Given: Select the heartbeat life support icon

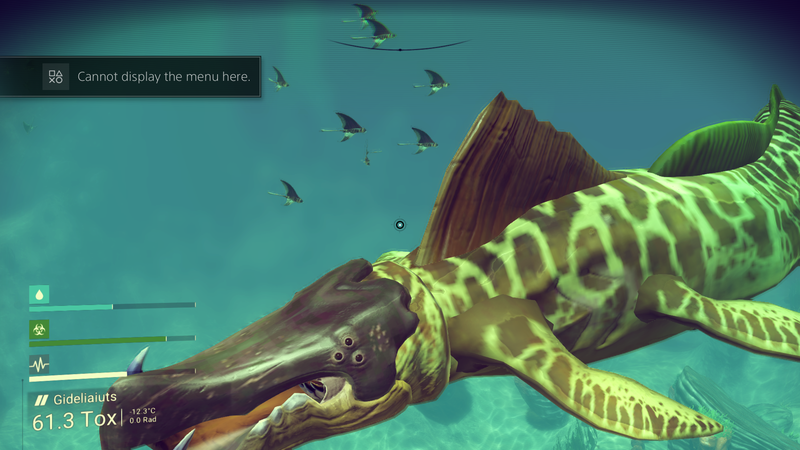Looking at the screenshot, I should click(40, 363).
